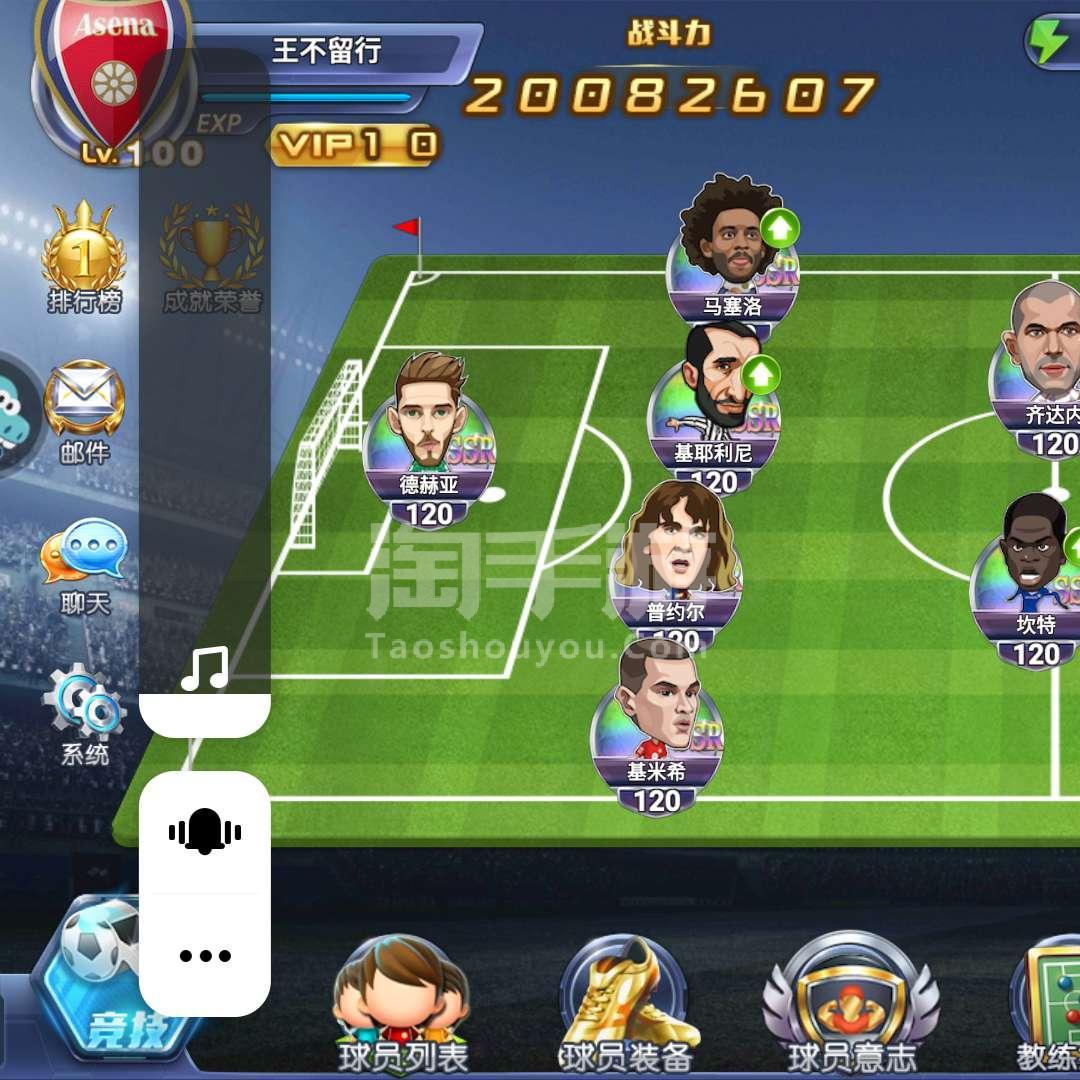
Task: Click the VIP10 gold badge
Action: (x=353, y=146)
